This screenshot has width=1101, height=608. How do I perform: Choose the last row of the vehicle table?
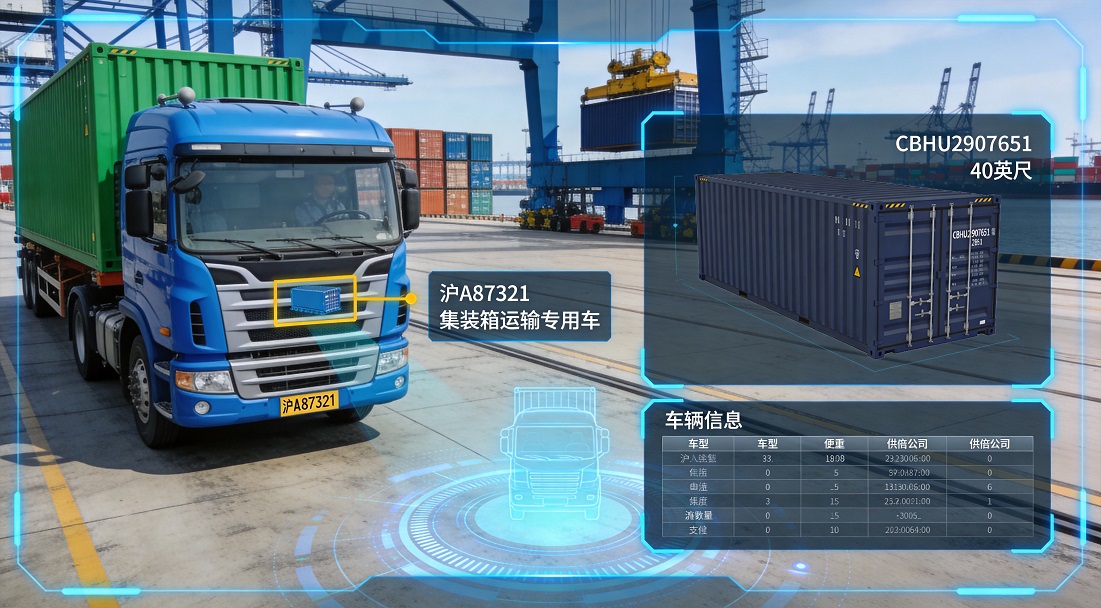(x=846, y=529)
